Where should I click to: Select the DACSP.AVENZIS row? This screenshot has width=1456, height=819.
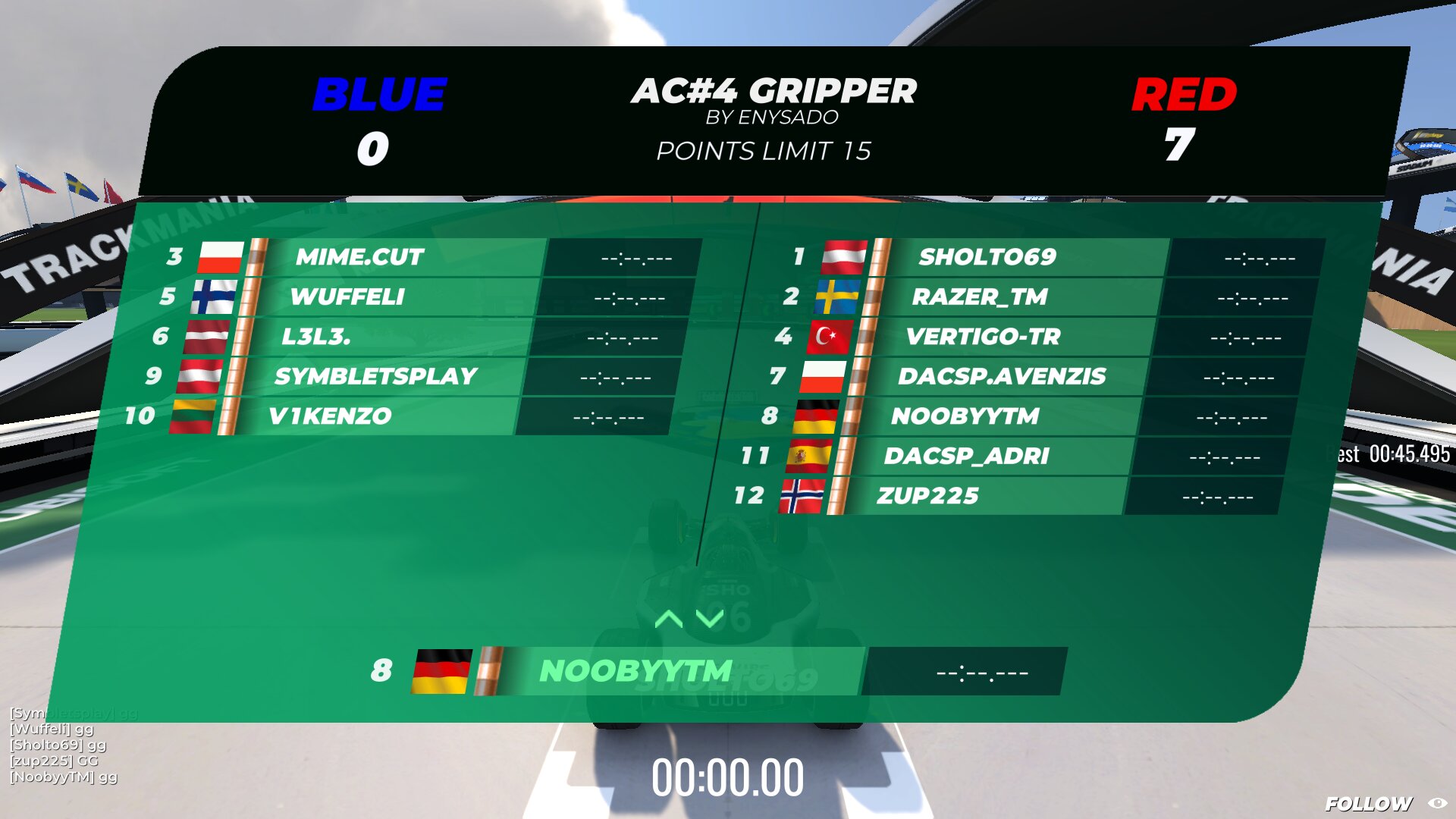point(1001,376)
